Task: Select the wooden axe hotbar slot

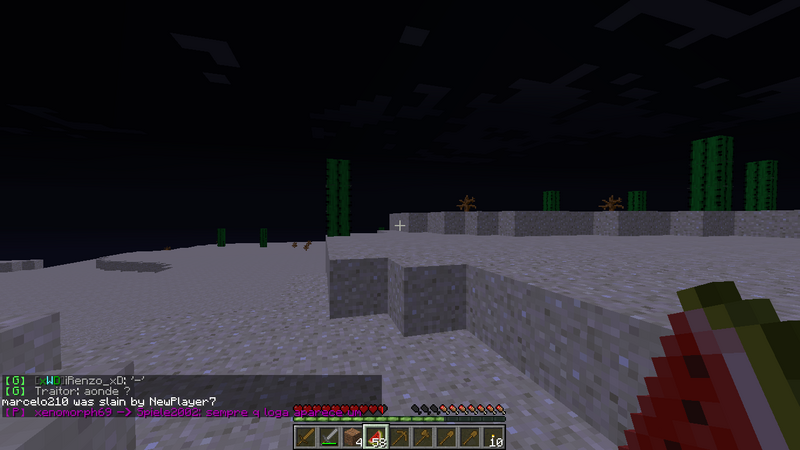Action: click(x=424, y=436)
